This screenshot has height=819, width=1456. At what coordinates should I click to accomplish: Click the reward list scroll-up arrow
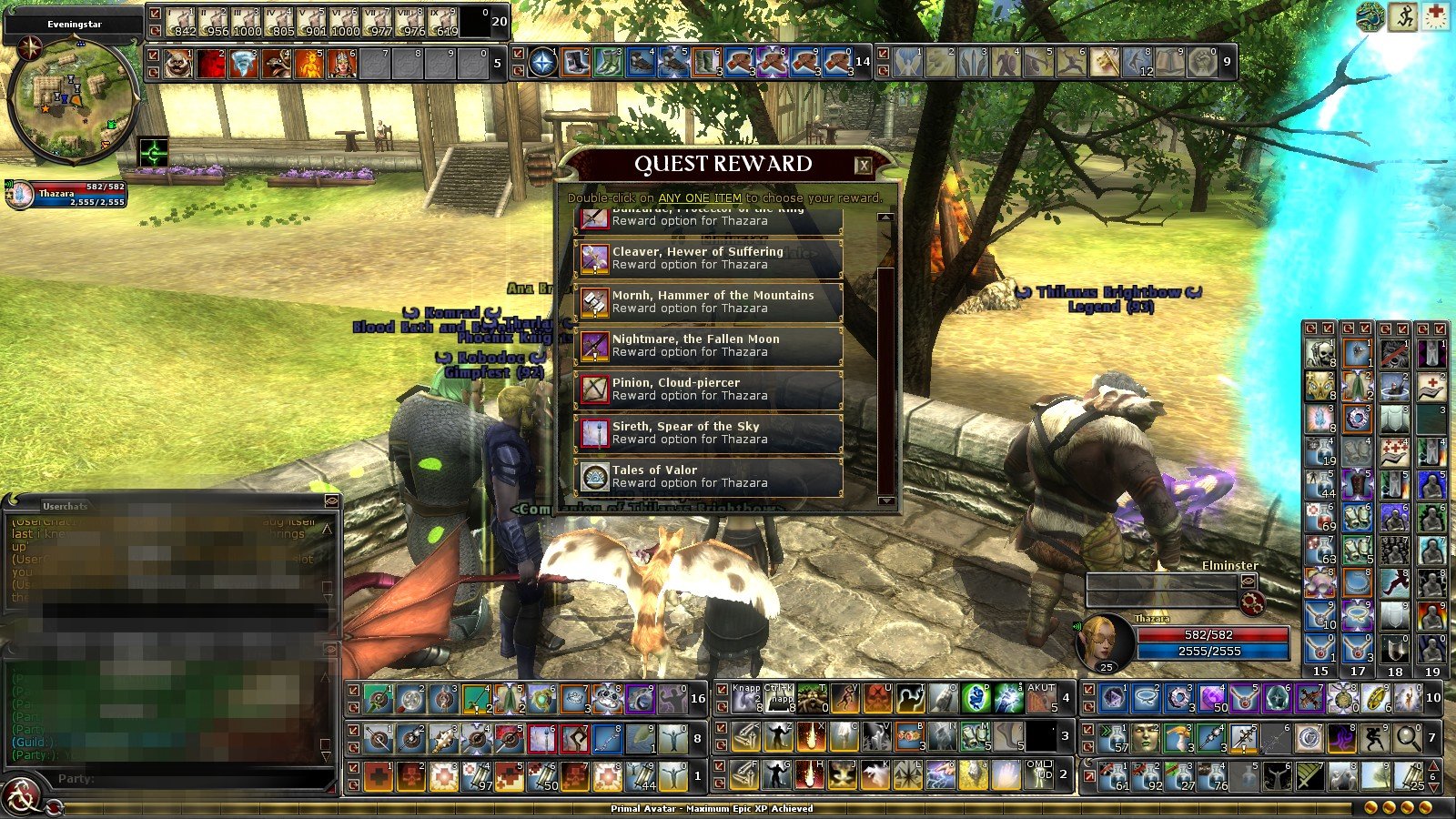pyautogui.click(x=885, y=217)
